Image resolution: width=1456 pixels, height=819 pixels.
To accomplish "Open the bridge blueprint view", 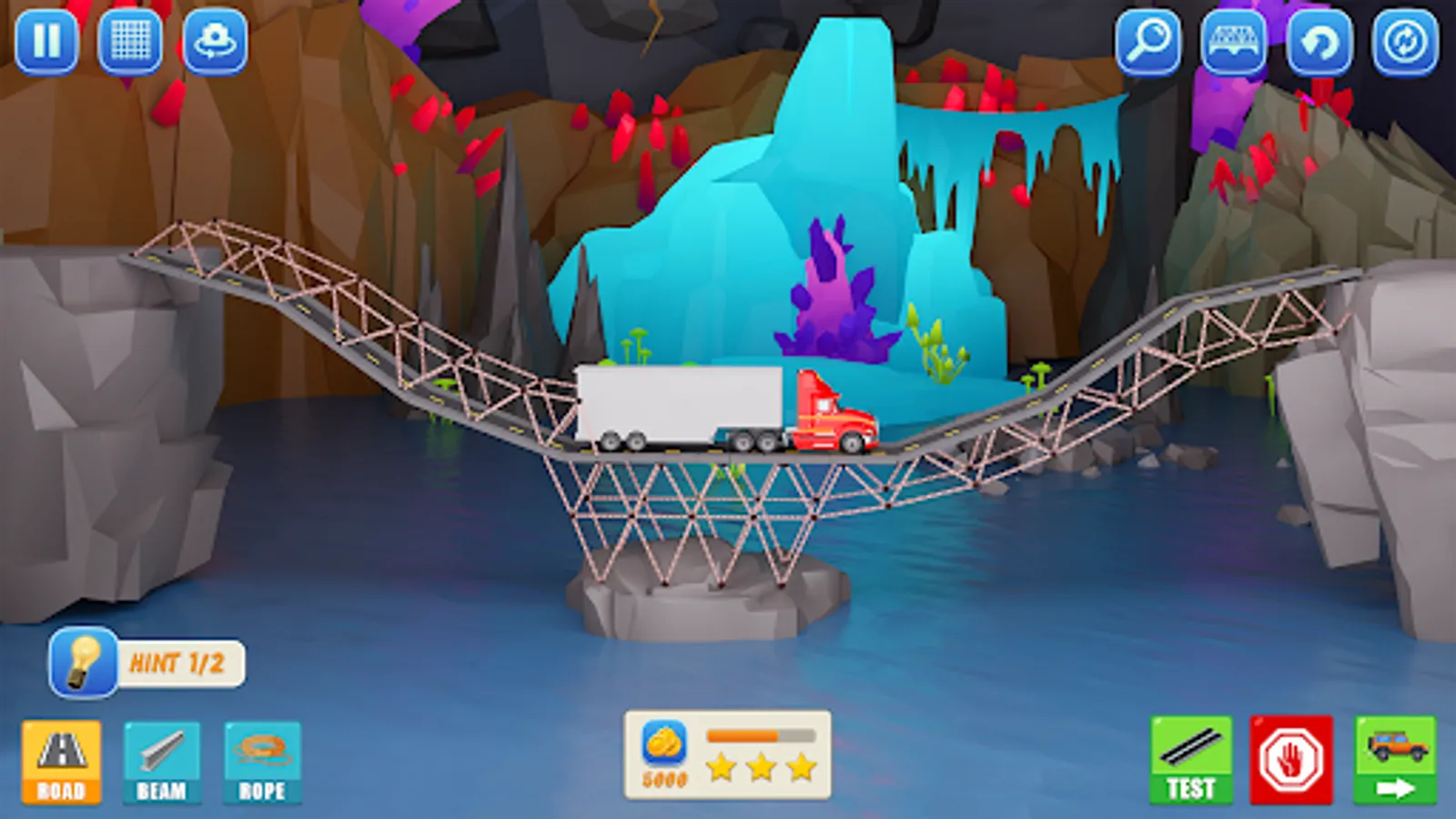I will point(1235,40).
